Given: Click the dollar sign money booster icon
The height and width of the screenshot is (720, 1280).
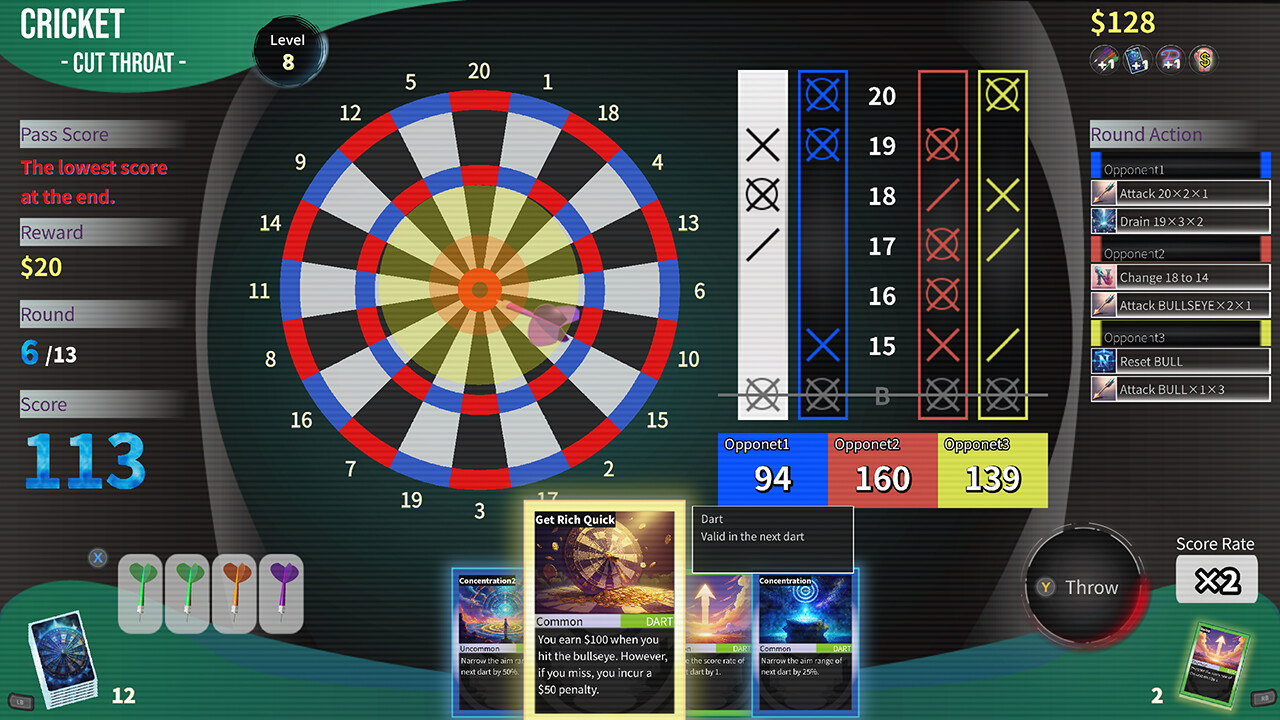Looking at the screenshot, I should 1203,59.
